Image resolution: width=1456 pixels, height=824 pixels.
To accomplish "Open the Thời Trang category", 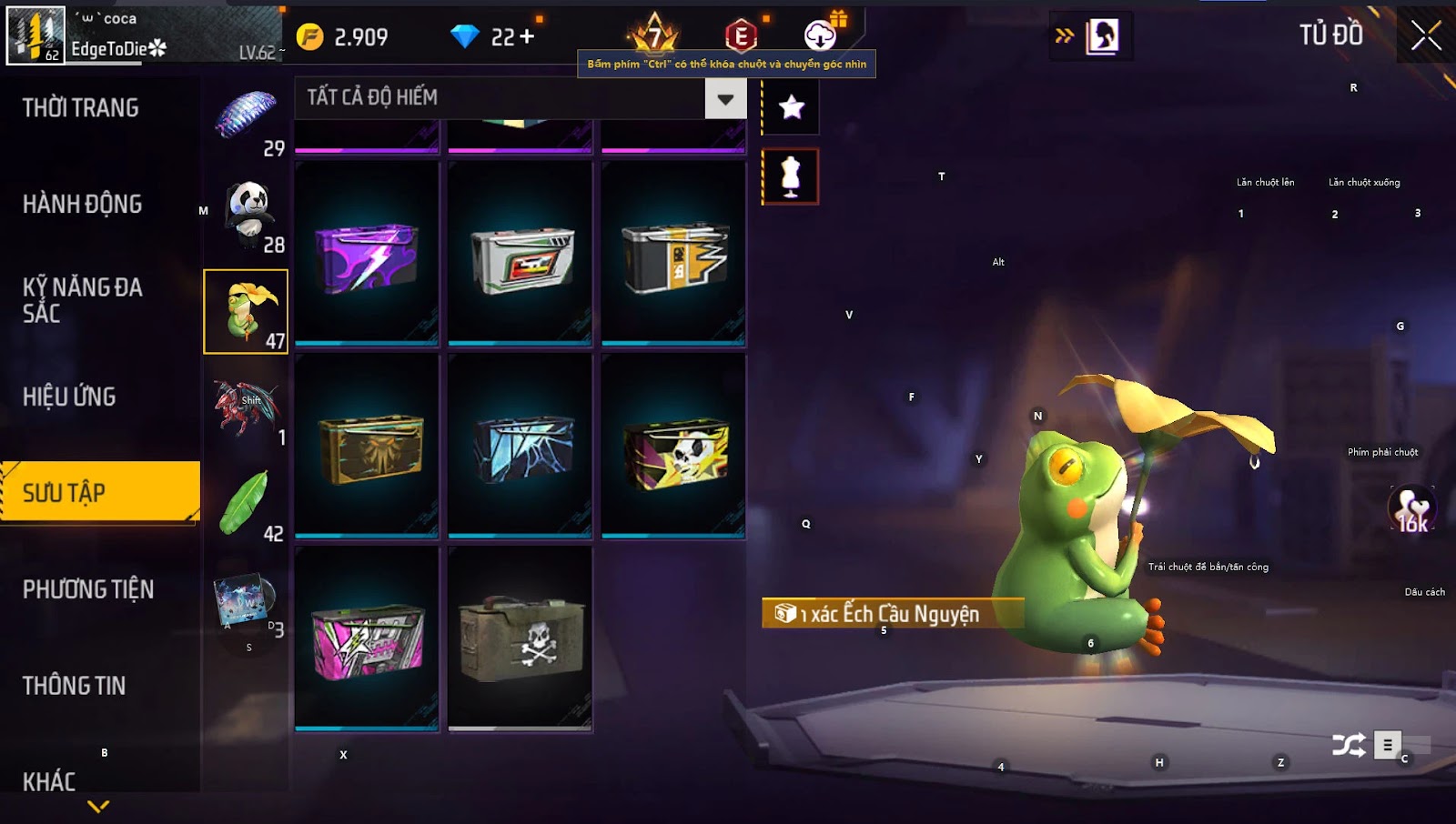I will tap(81, 108).
